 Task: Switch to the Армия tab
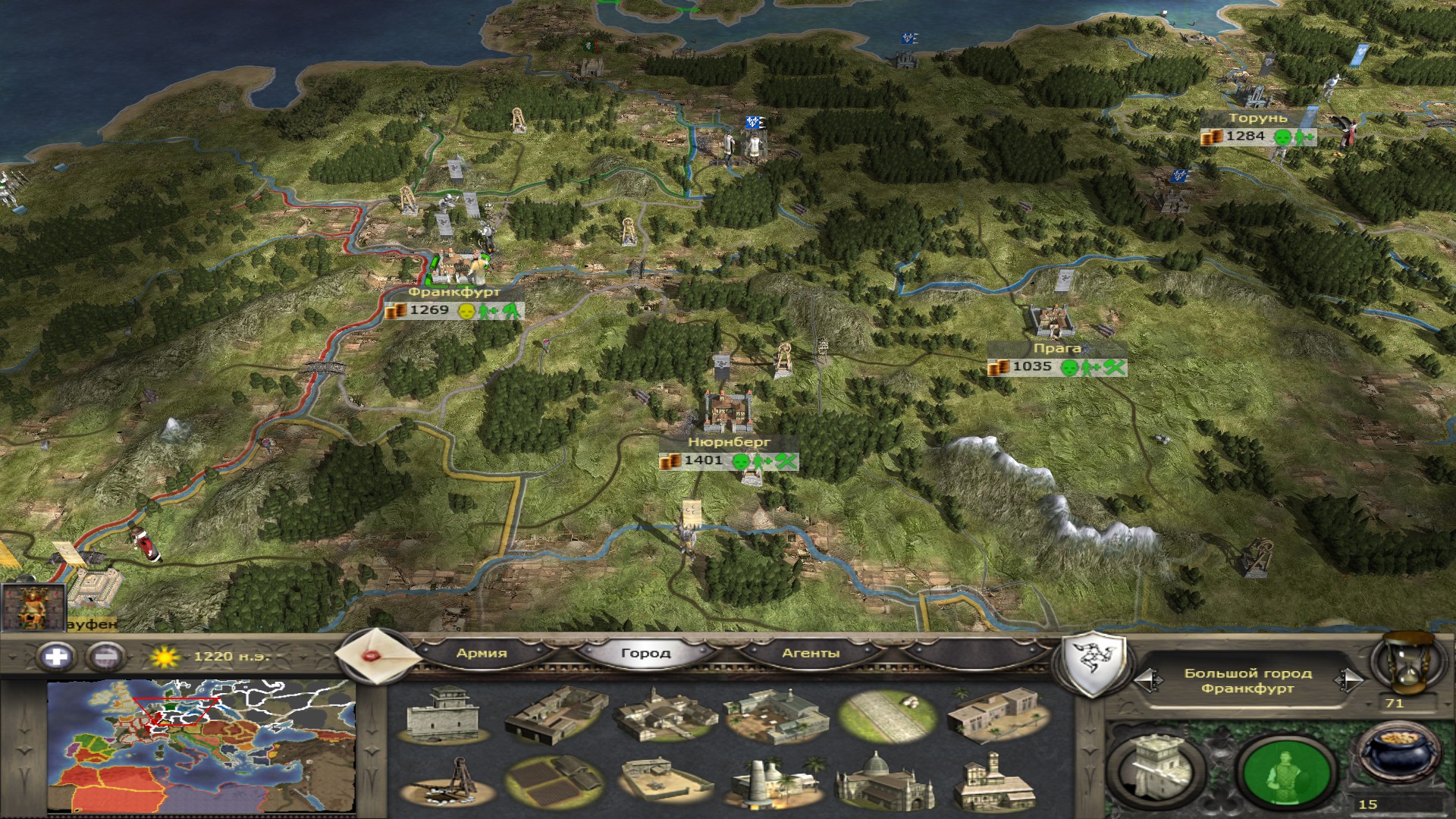tap(482, 653)
